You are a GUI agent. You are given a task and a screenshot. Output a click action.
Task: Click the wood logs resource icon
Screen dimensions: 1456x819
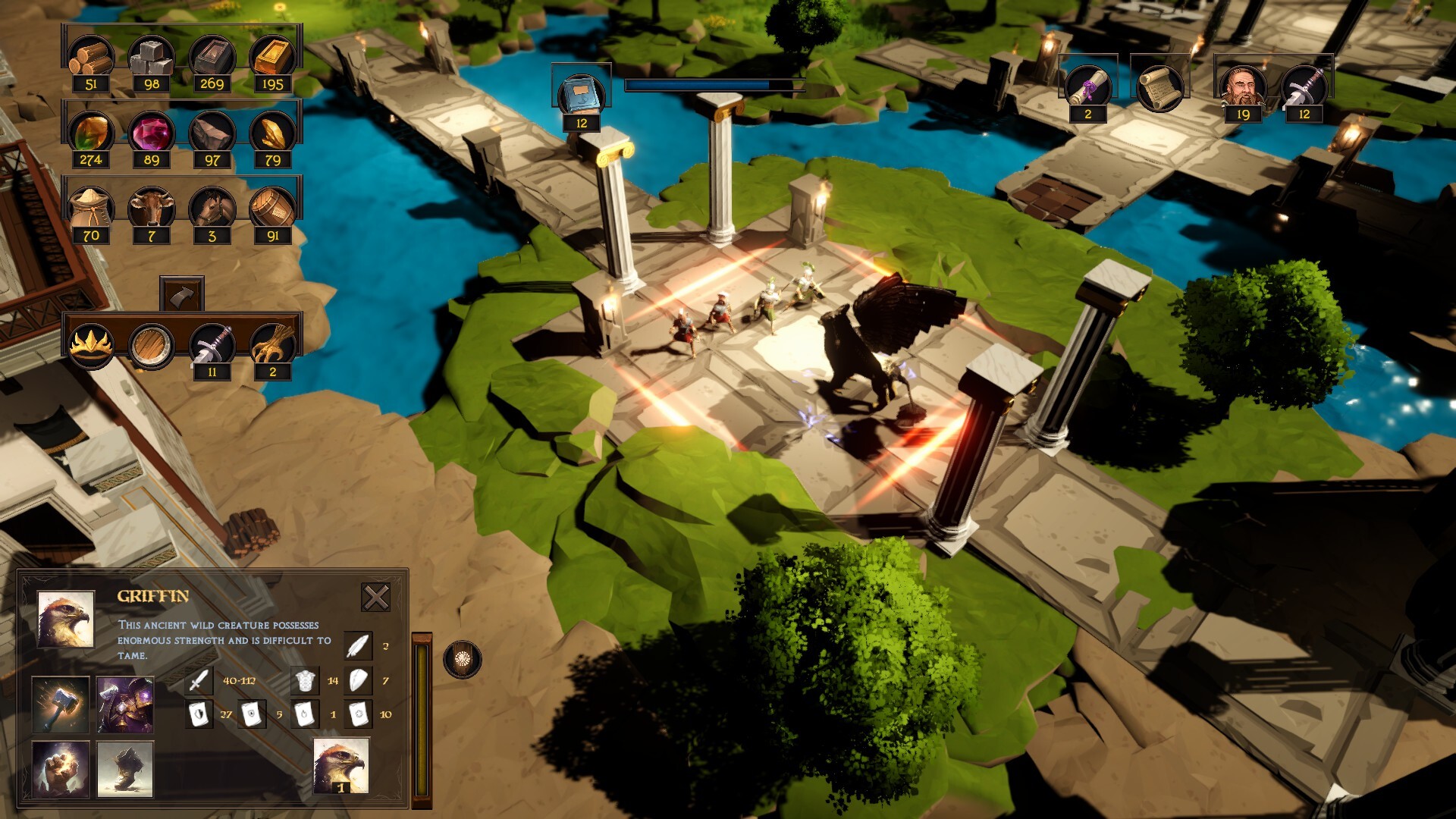click(91, 57)
